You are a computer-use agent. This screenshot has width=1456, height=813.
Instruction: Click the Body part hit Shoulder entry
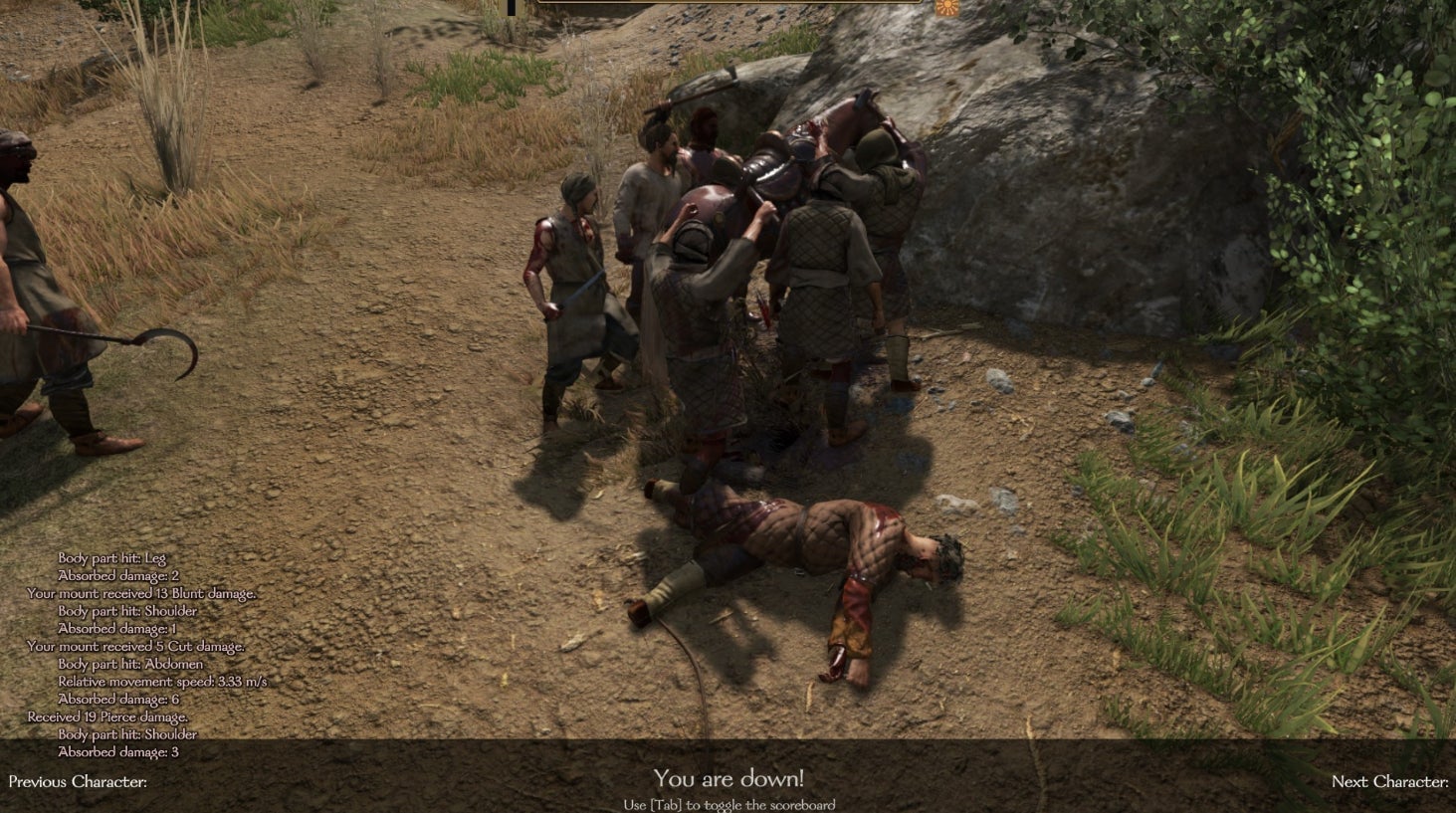pos(130,610)
